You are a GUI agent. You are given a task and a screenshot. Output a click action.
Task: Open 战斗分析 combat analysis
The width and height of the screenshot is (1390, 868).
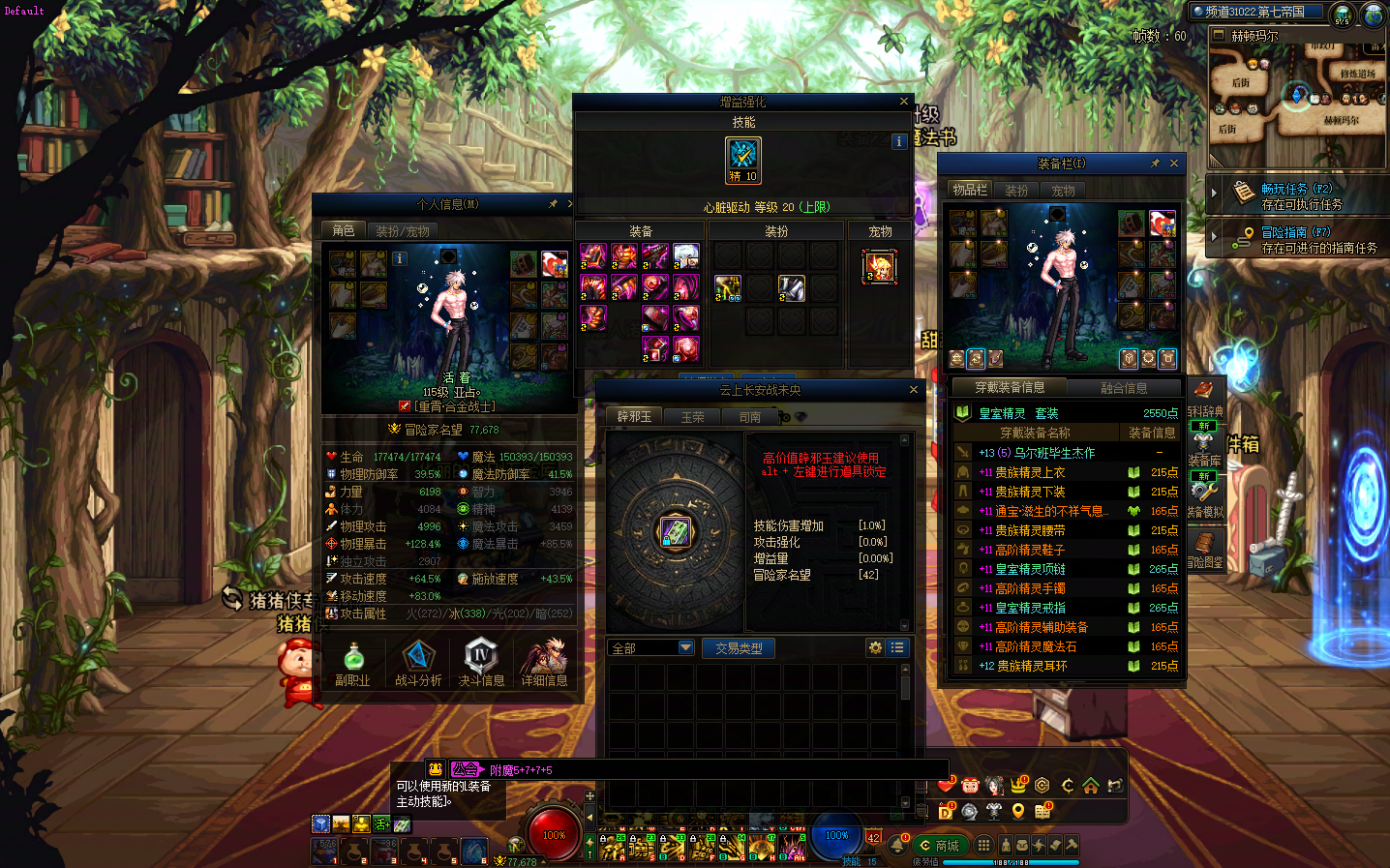[x=418, y=663]
